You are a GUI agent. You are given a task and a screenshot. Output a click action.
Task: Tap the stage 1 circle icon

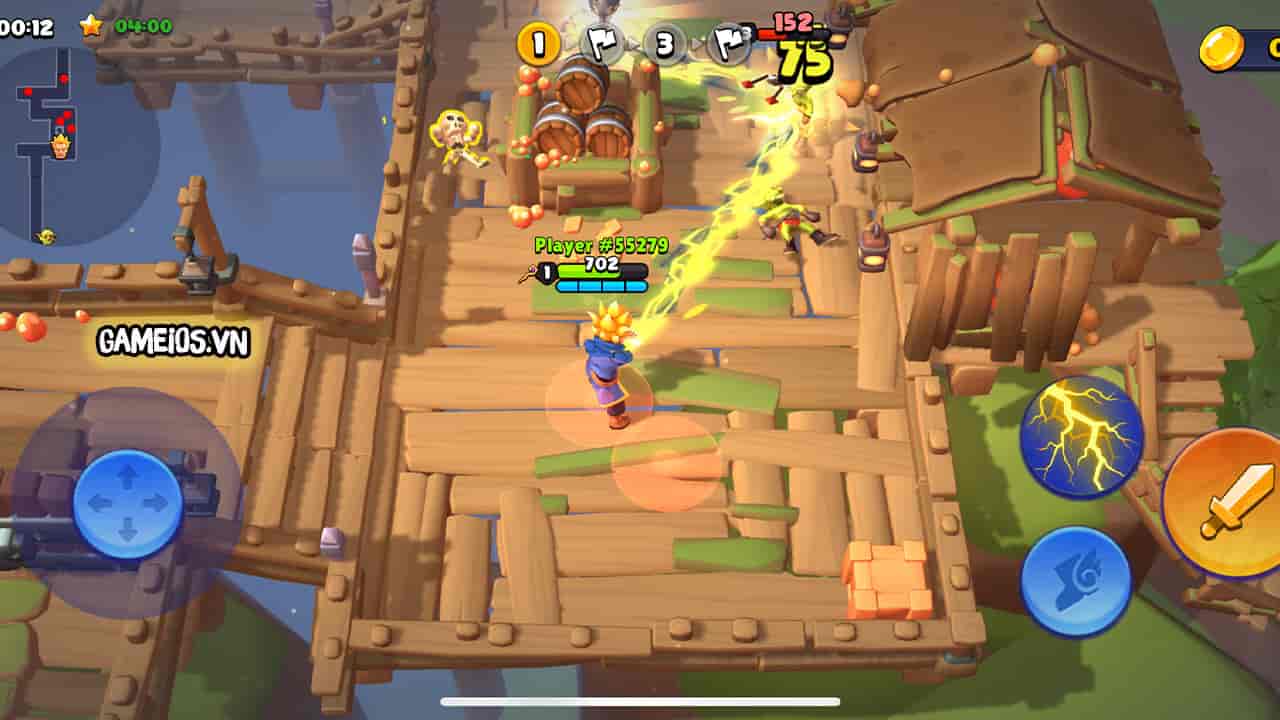537,44
